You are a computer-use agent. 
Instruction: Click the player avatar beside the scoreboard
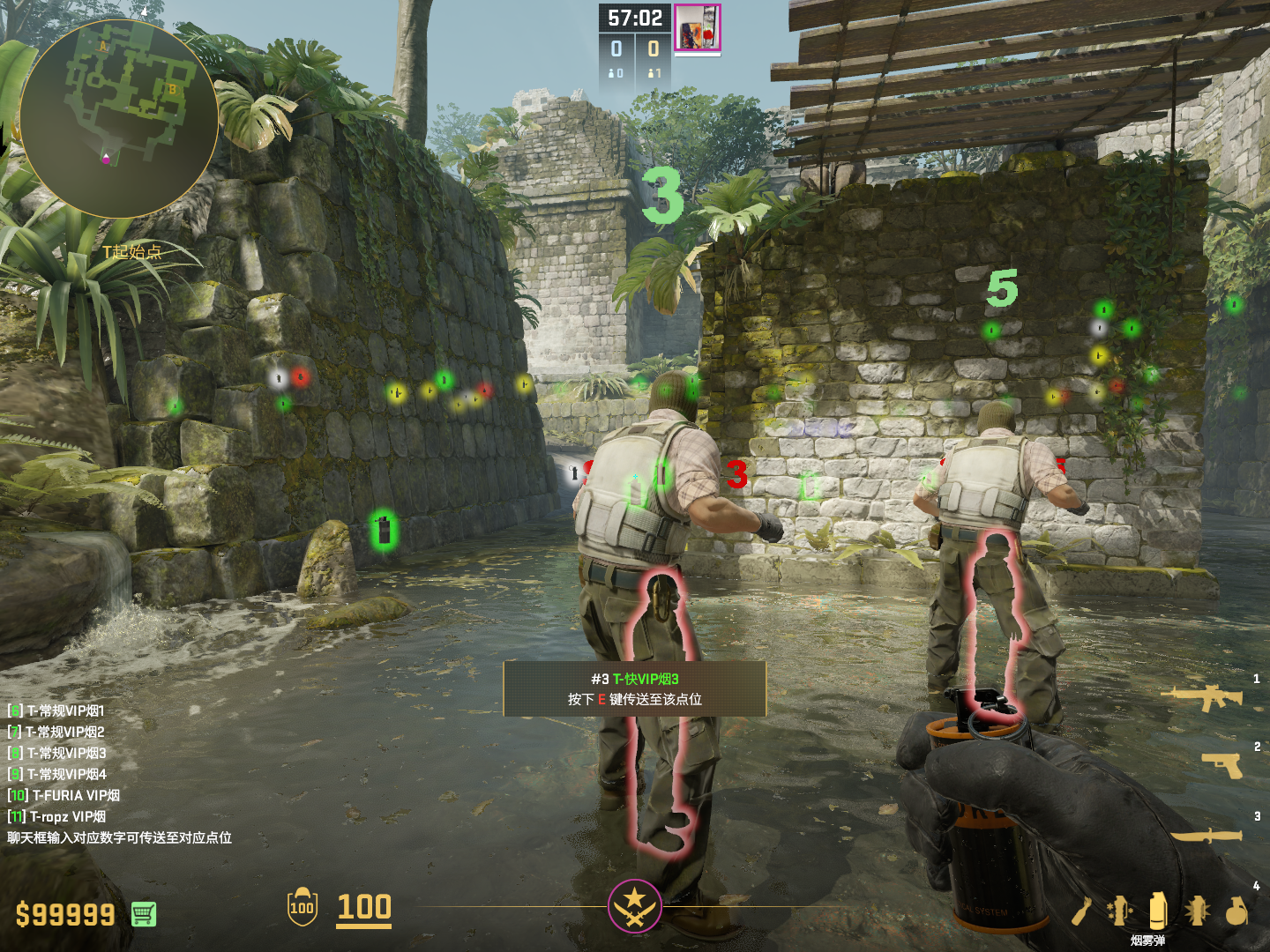(x=698, y=28)
